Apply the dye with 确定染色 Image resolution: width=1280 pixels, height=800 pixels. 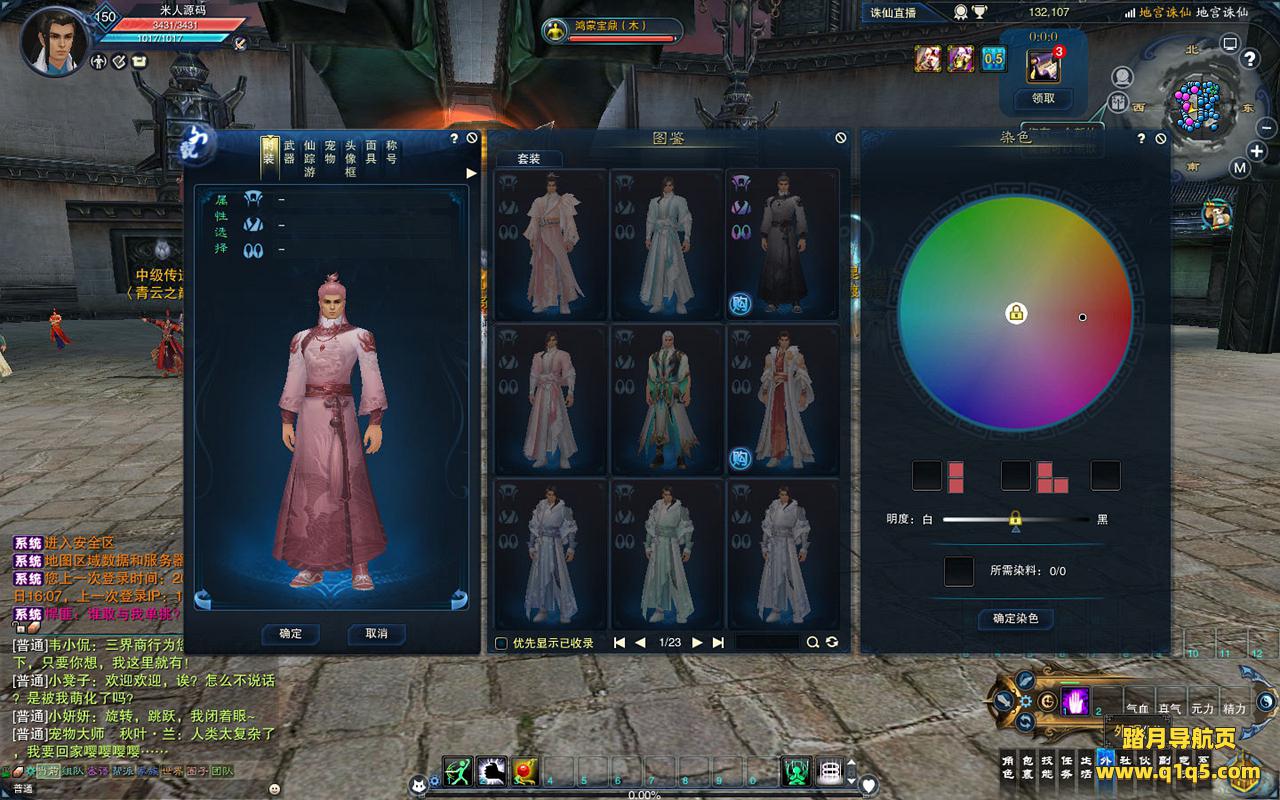tap(1015, 619)
